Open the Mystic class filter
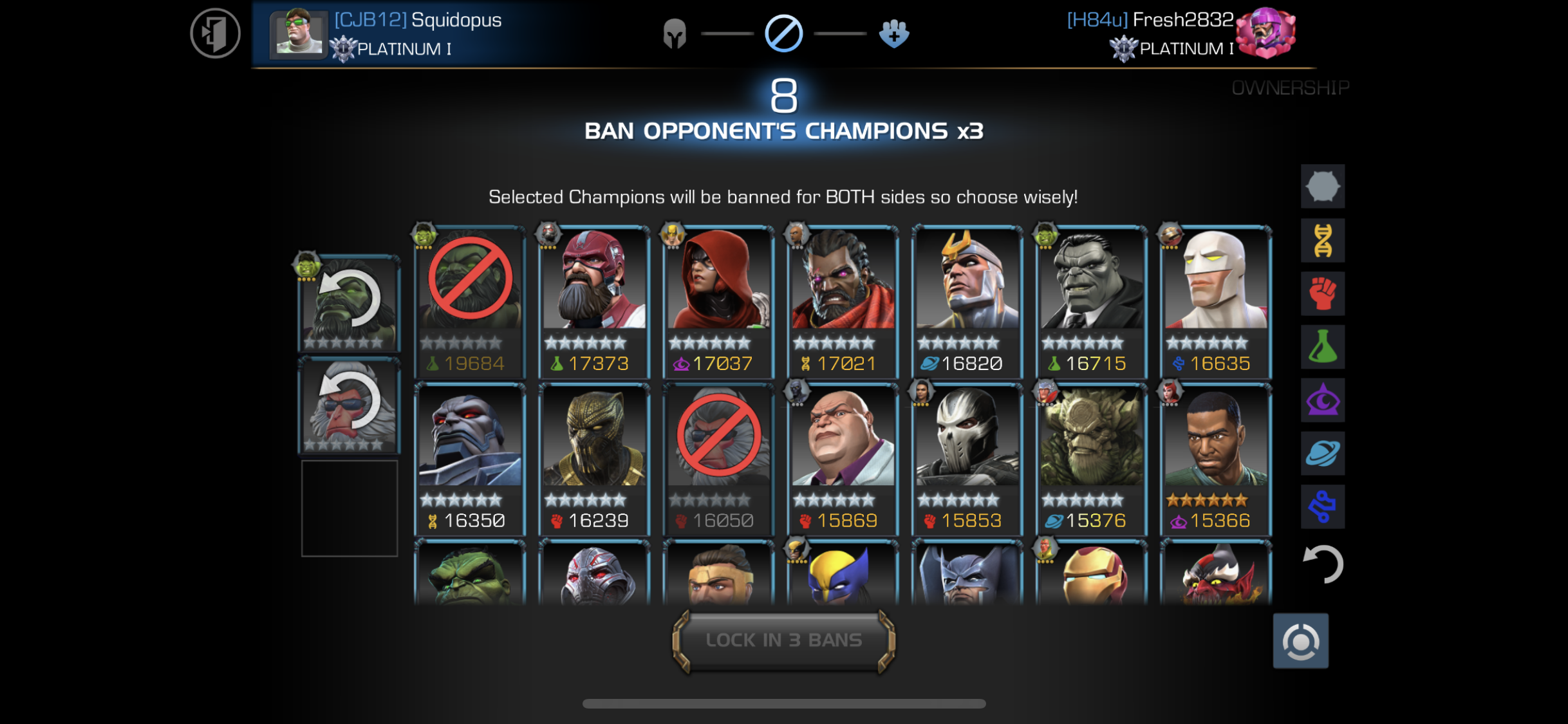This screenshot has height=724, width=1568. pyautogui.click(x=1323, y=400)
